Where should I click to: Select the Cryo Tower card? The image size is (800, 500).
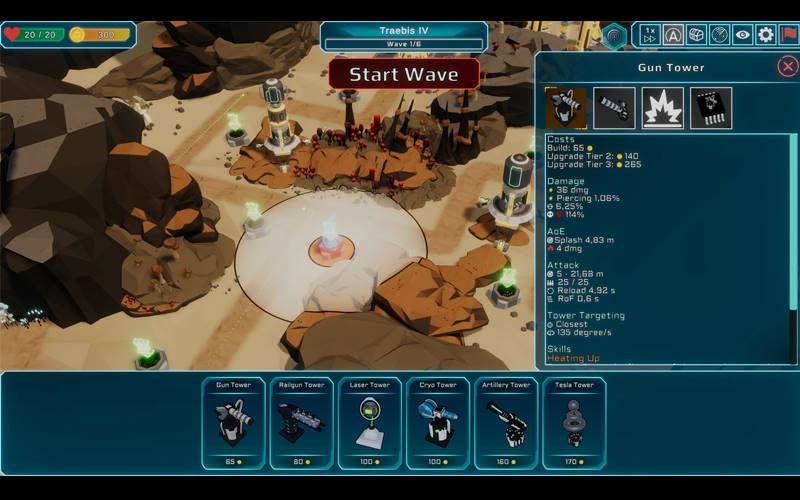click(437, 423)
